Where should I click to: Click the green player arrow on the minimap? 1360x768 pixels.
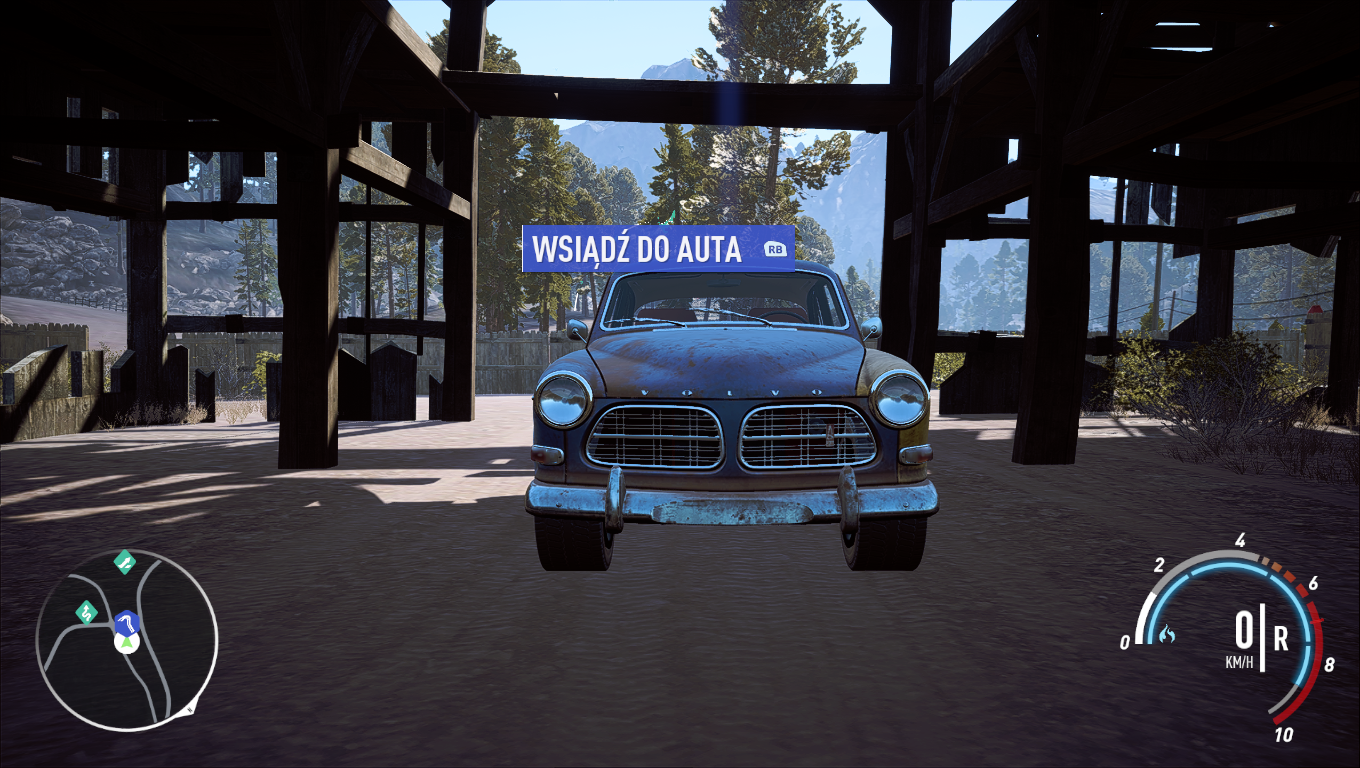(126, 643)
